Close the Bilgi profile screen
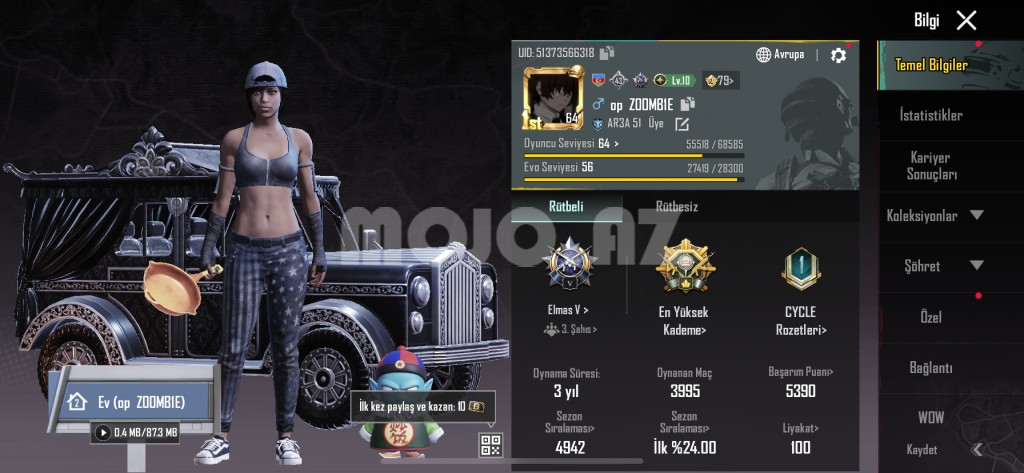The height and width of the screenshot is (473, 1024). pyautogui.click(x=966, y=20)
